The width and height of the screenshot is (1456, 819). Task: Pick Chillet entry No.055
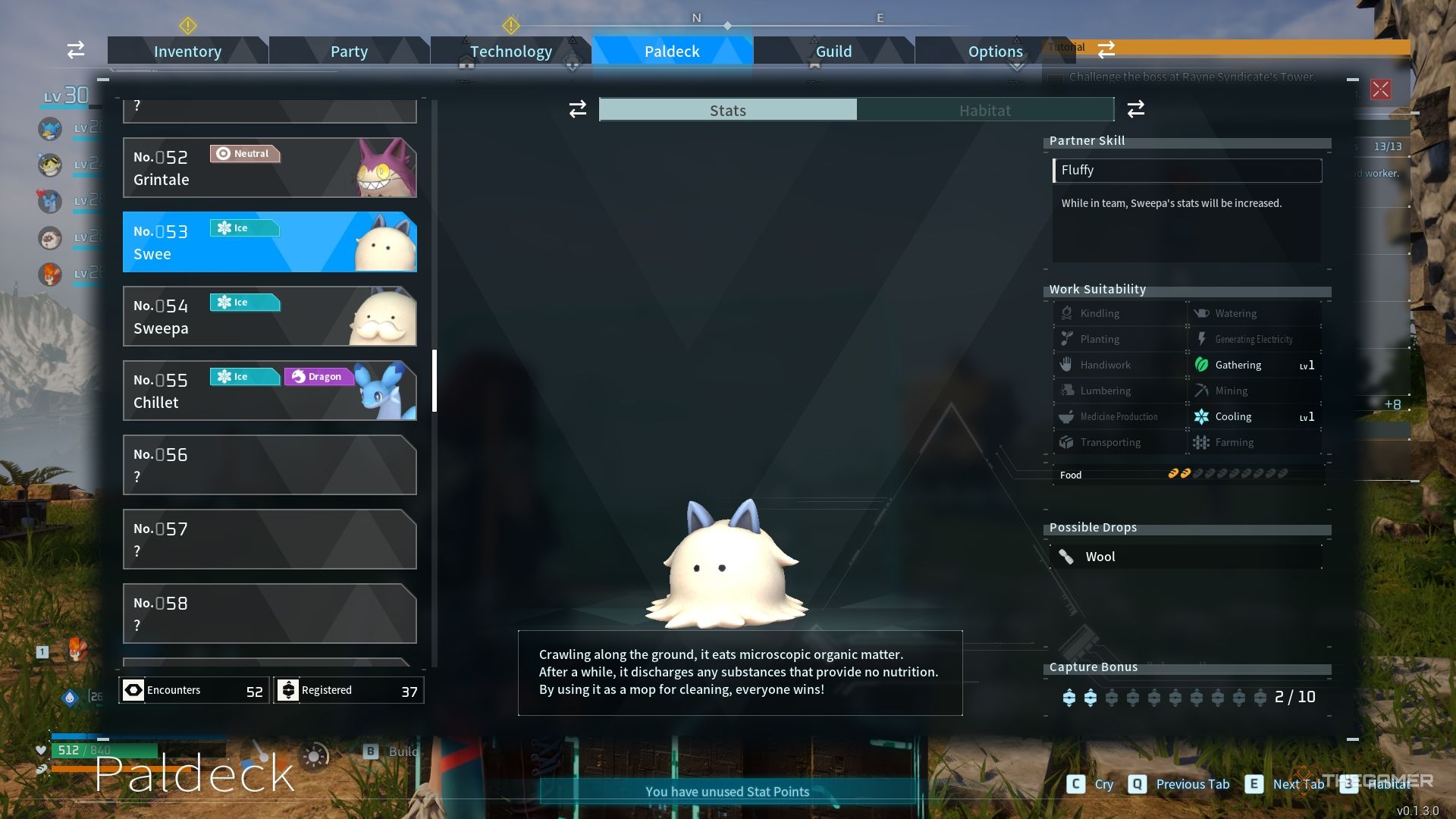pyautogui.click(x=269, y=391)
